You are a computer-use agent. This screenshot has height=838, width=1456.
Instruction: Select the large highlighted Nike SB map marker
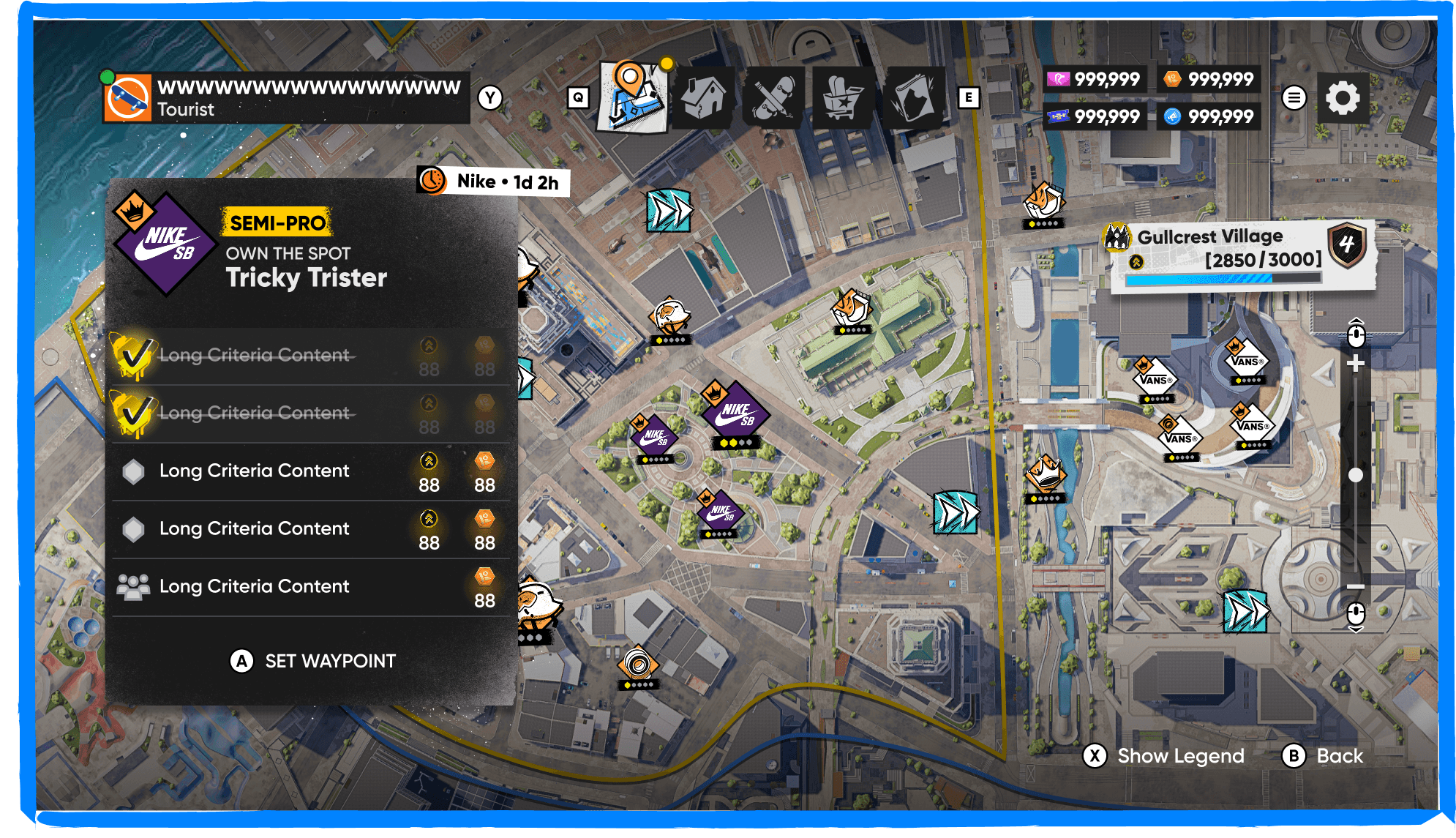[735, 411]
